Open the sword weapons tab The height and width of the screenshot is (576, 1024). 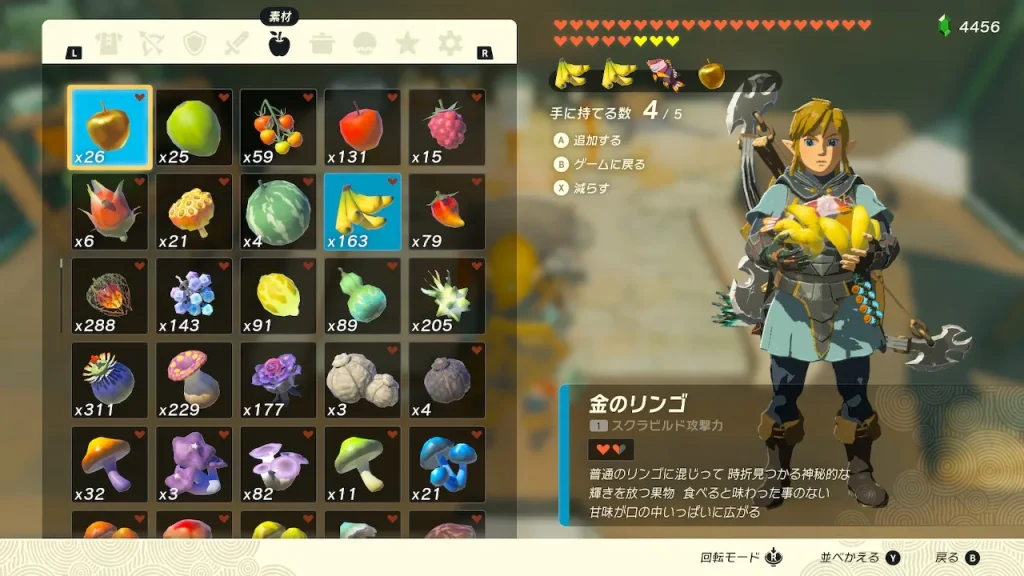tap(236, 44)
